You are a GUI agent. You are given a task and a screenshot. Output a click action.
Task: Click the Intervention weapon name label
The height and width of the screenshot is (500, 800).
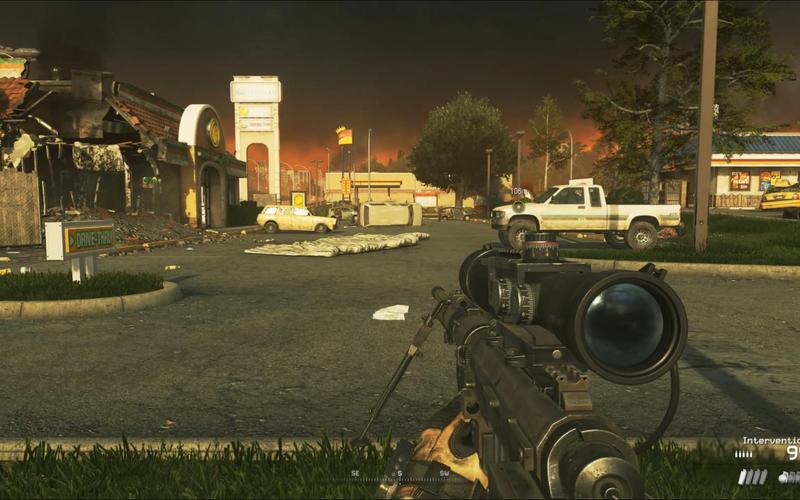pos(771,440)
